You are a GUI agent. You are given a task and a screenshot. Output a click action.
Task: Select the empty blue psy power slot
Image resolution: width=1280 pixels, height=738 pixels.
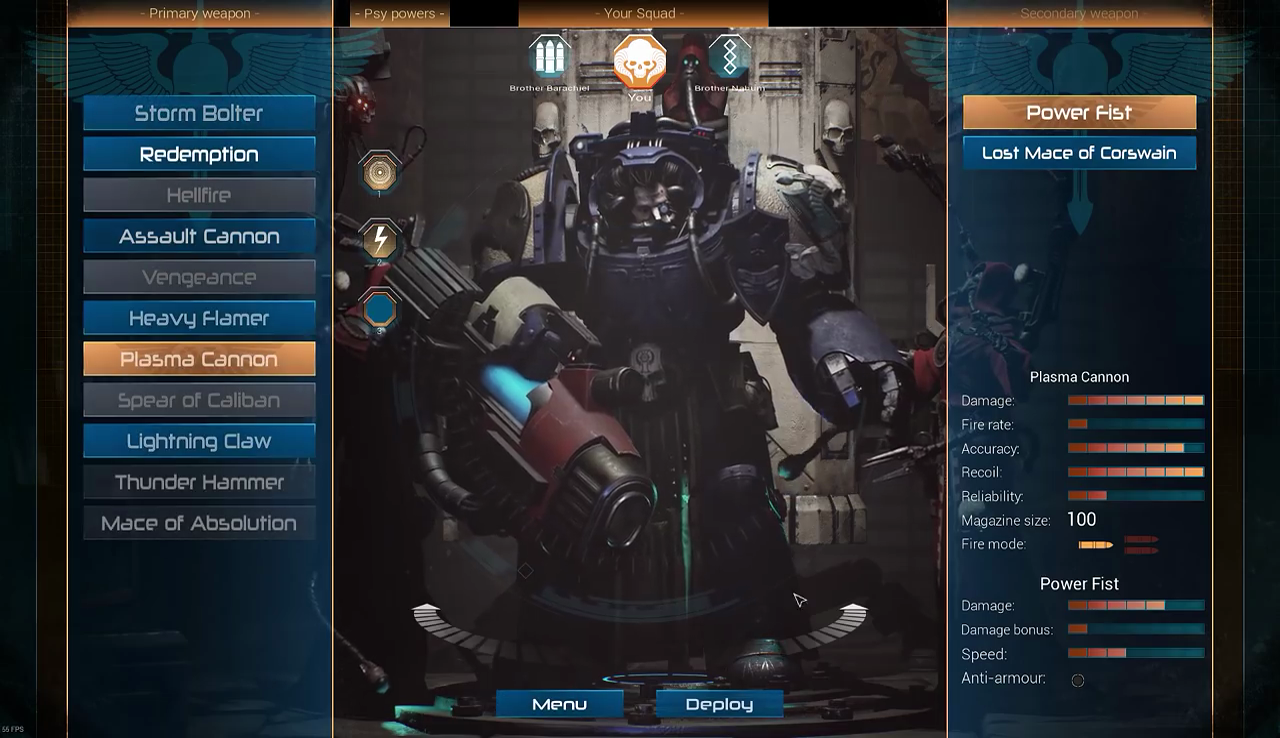click(x=379, y=309)
